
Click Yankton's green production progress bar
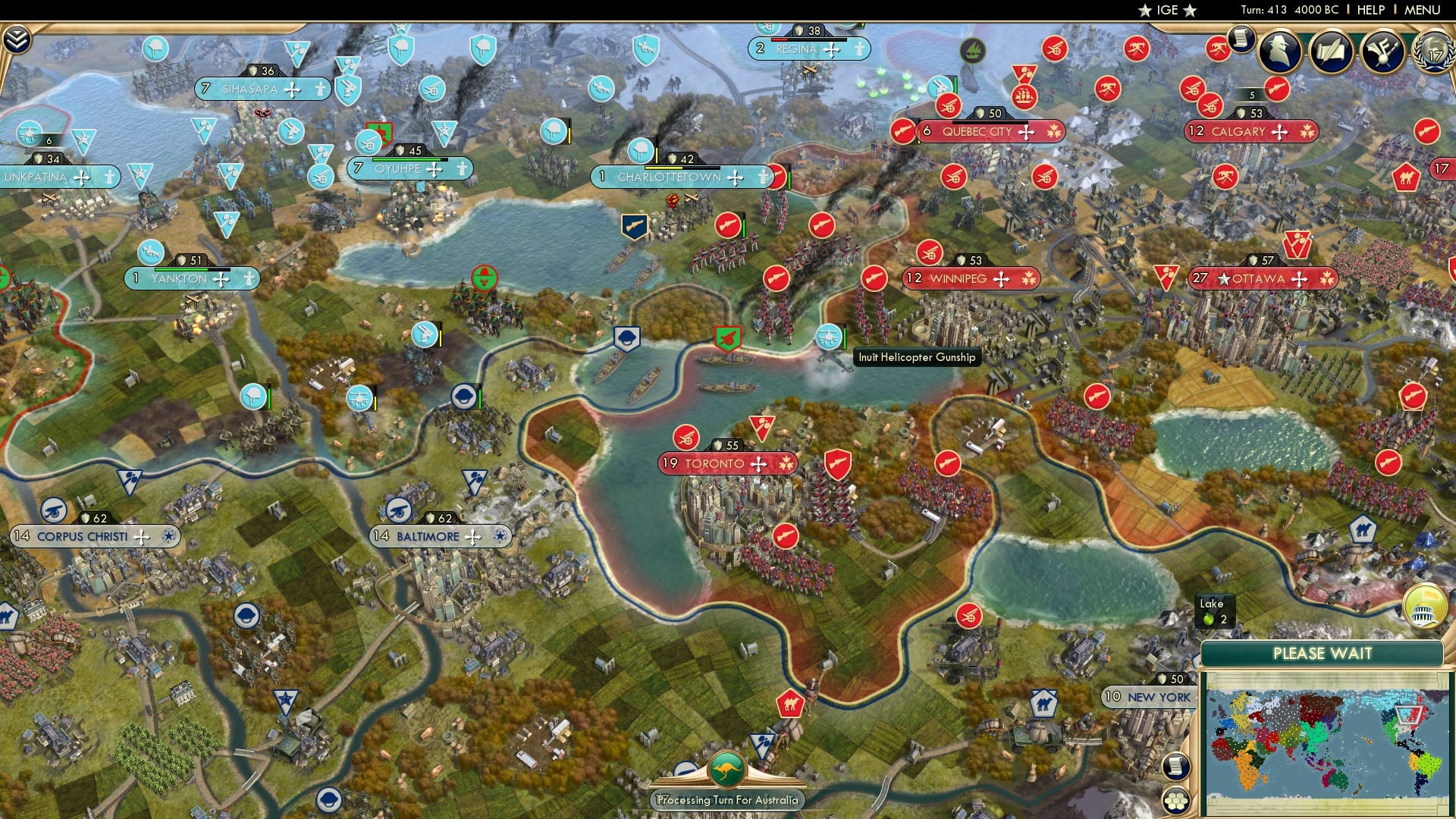(181, 269)
